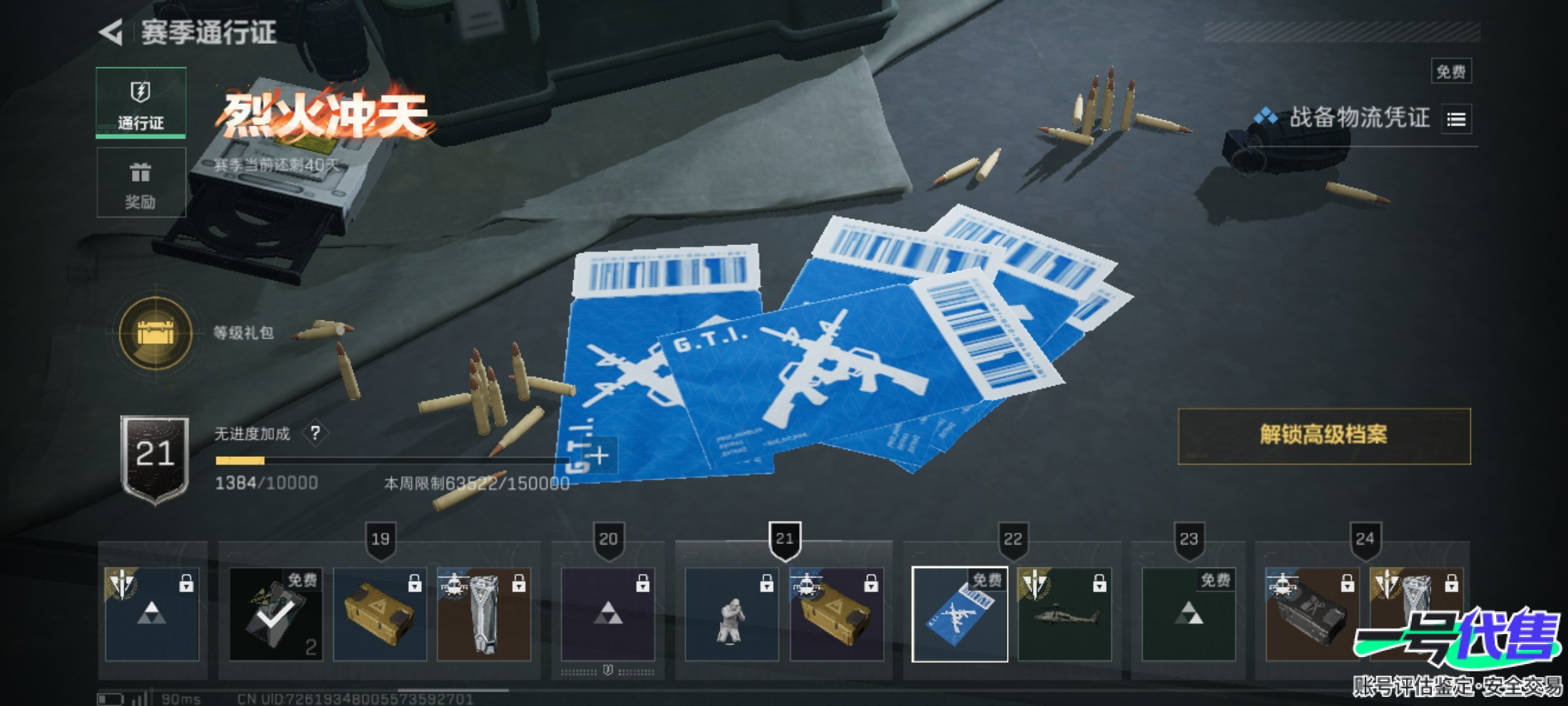Click the question mark beside 无进度加成

pyautogui.click(x=315, y=433)
